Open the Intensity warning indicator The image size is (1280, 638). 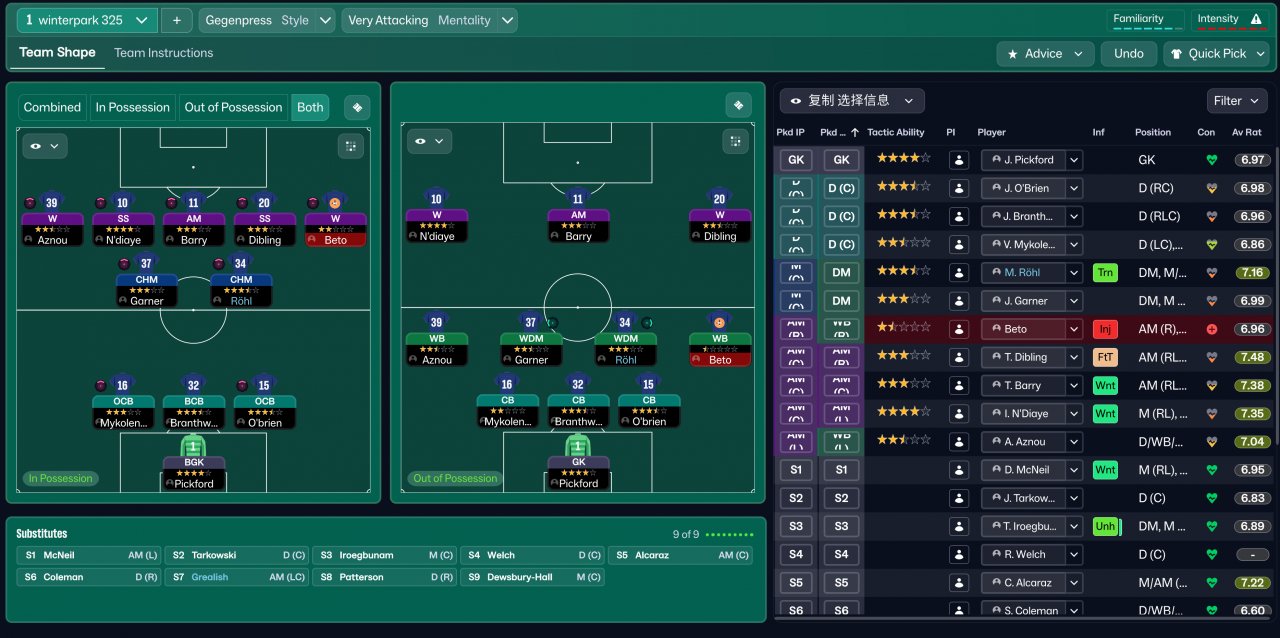pos(1229,19)
